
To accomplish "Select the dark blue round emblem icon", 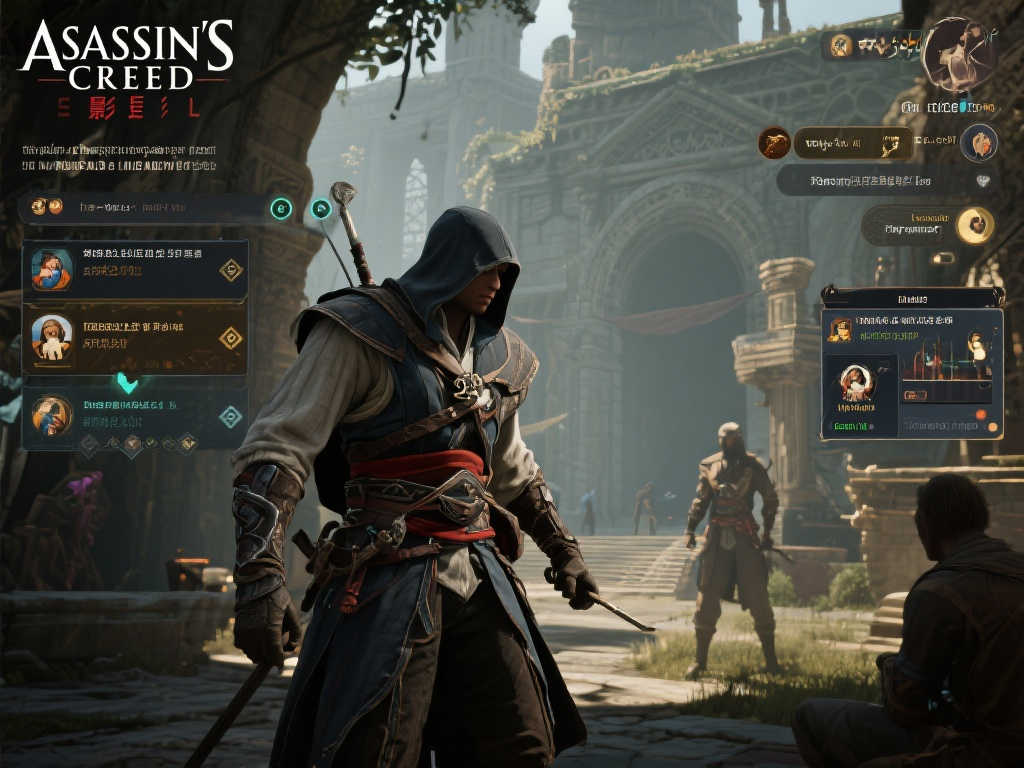I will [979, 143].
